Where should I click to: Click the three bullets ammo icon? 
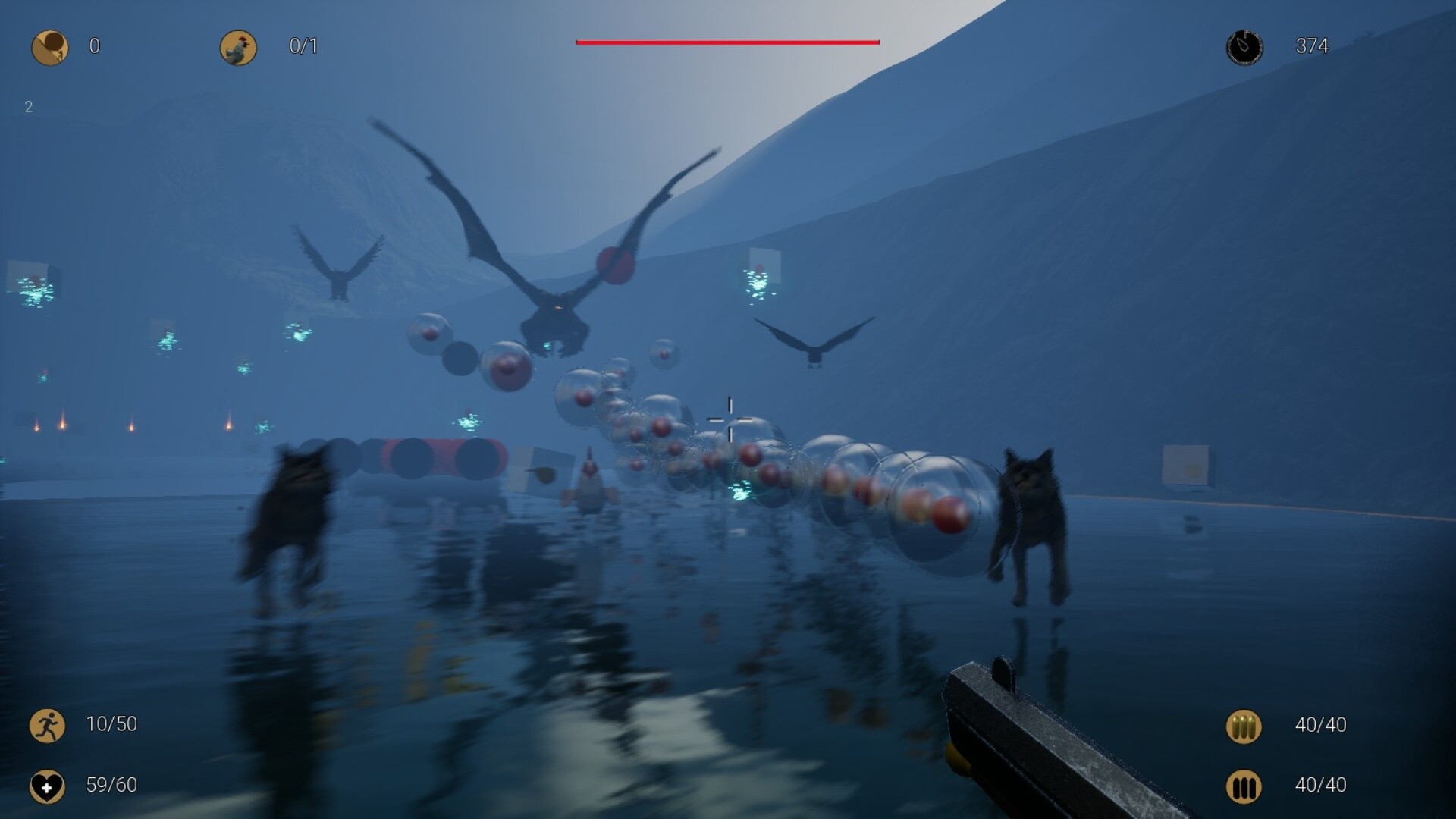(1244, 726)
